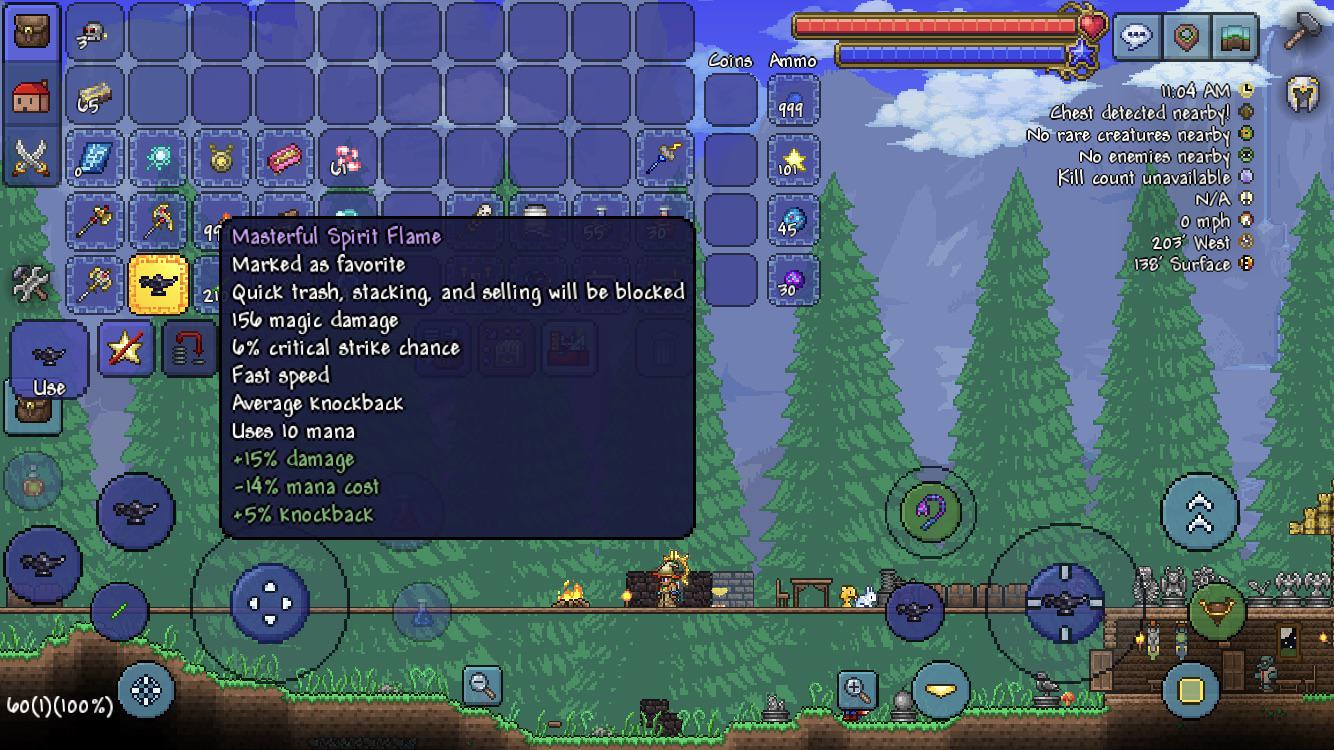Toggle the slashed red star buff icon
This screenshot has height=750, width=1334.
click(x=127, y=347)
